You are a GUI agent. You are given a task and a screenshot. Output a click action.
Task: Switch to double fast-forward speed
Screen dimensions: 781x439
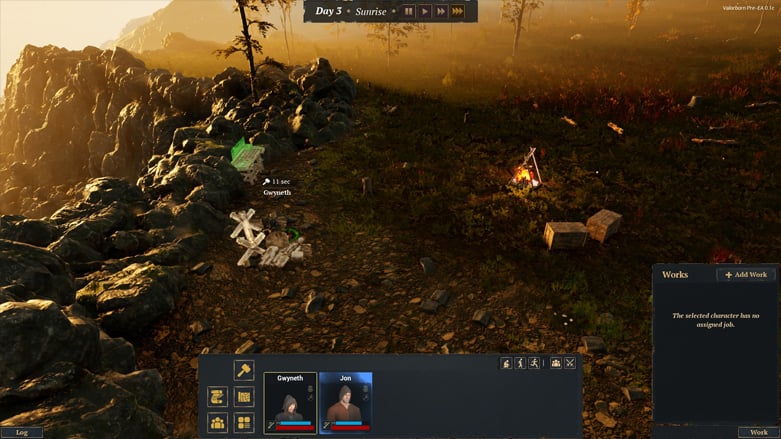[440, 11]
